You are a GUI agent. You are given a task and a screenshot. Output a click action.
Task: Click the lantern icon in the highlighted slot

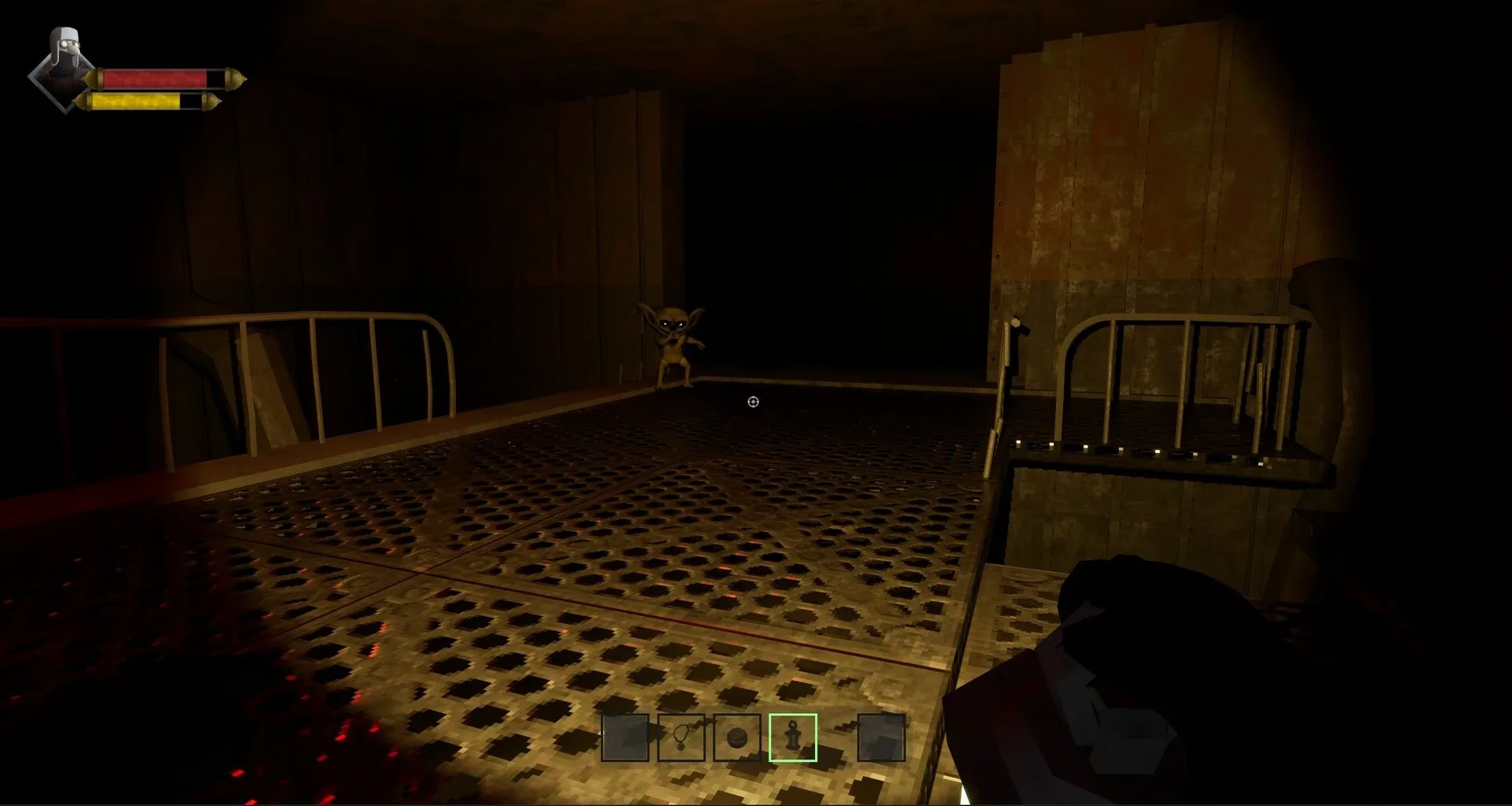pyautogui.click(x=792, y=737)
